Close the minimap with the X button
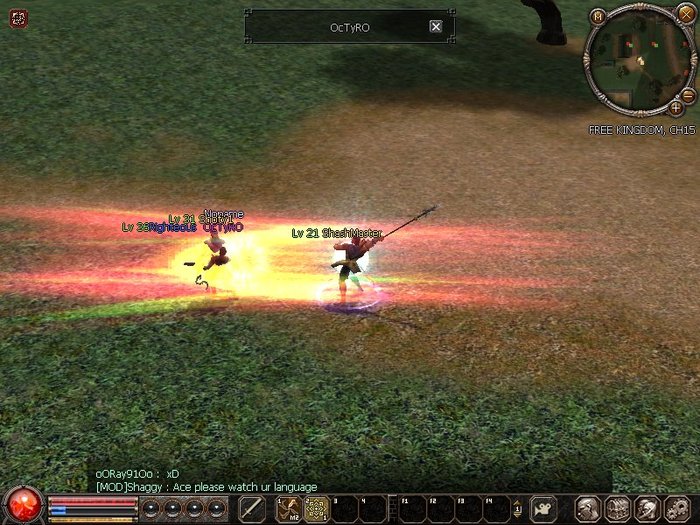This screenshot has width=700, height=525. [685, 13]
